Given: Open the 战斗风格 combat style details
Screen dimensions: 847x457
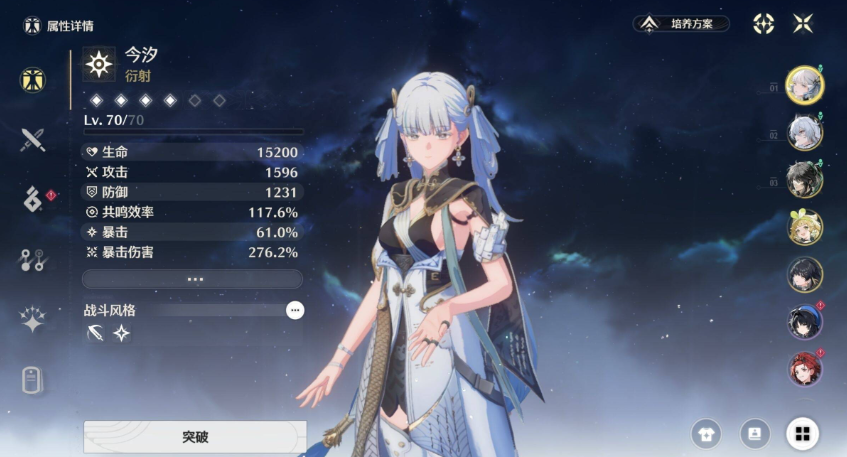Looking at the screenshot, I should (294, 310).
